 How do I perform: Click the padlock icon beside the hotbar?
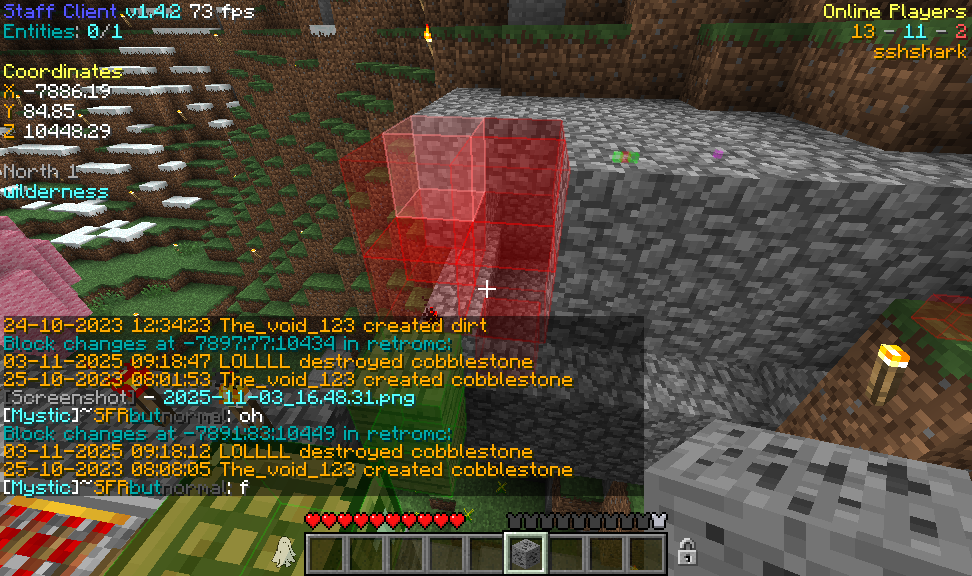tap(687, 550)
